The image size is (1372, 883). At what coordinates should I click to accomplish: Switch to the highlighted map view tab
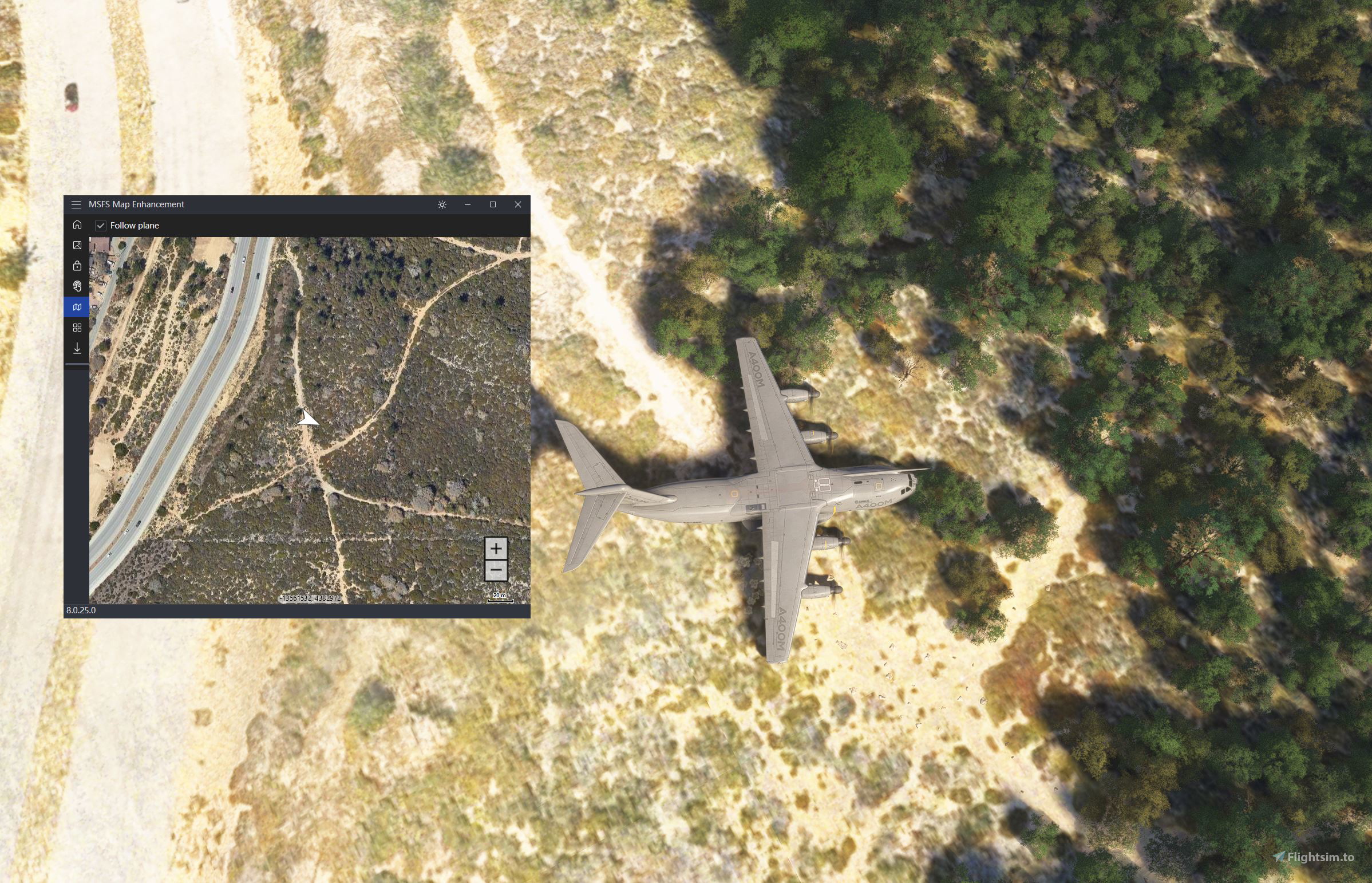[77, 307]
